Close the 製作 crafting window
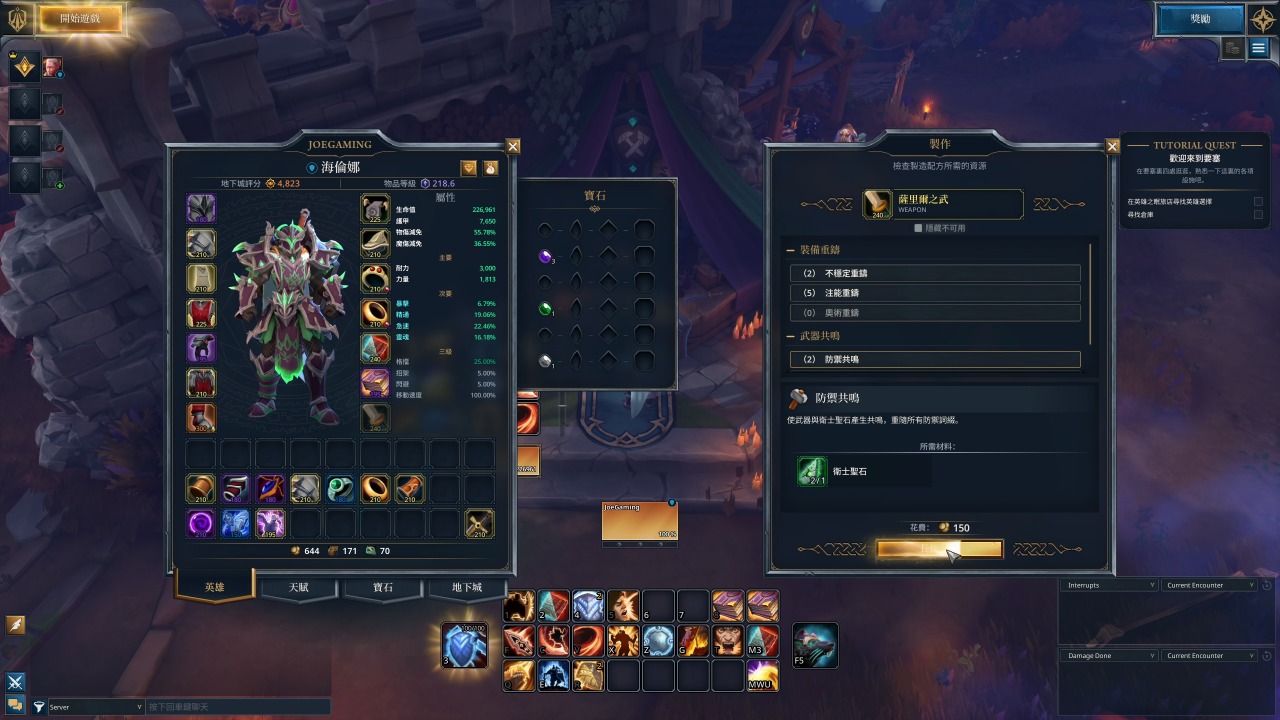The image size is (1280, 720). click(x=1112, y=146)
